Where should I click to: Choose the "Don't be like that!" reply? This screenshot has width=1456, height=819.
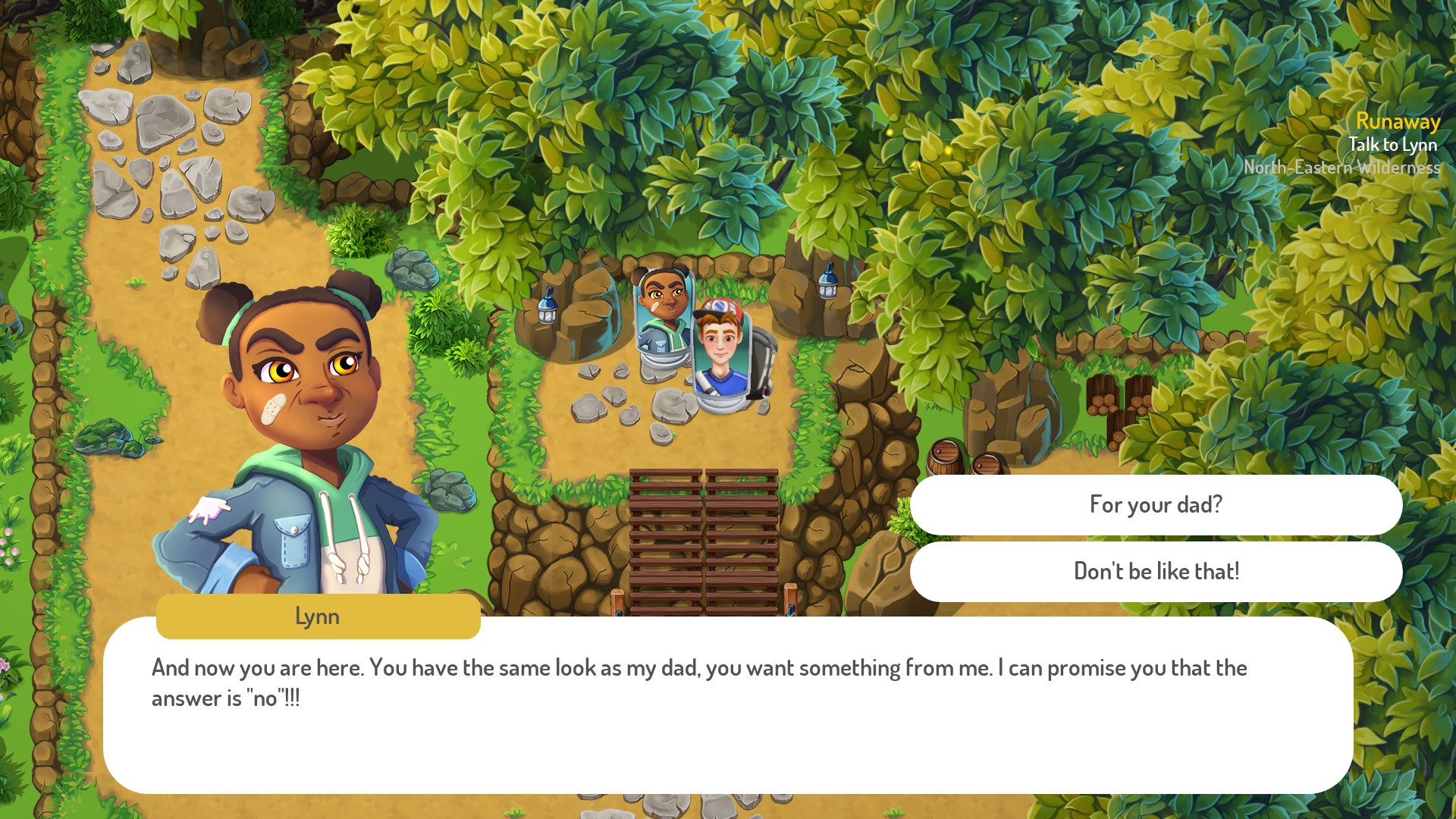(1156, 572)
